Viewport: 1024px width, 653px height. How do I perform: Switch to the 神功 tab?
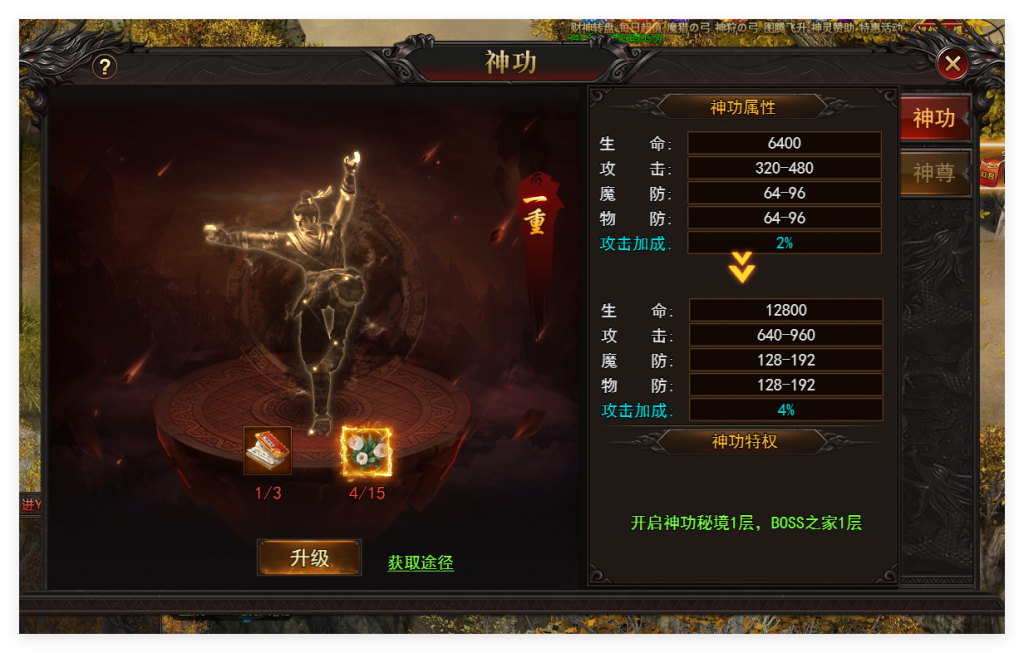[x=934, y=118]
